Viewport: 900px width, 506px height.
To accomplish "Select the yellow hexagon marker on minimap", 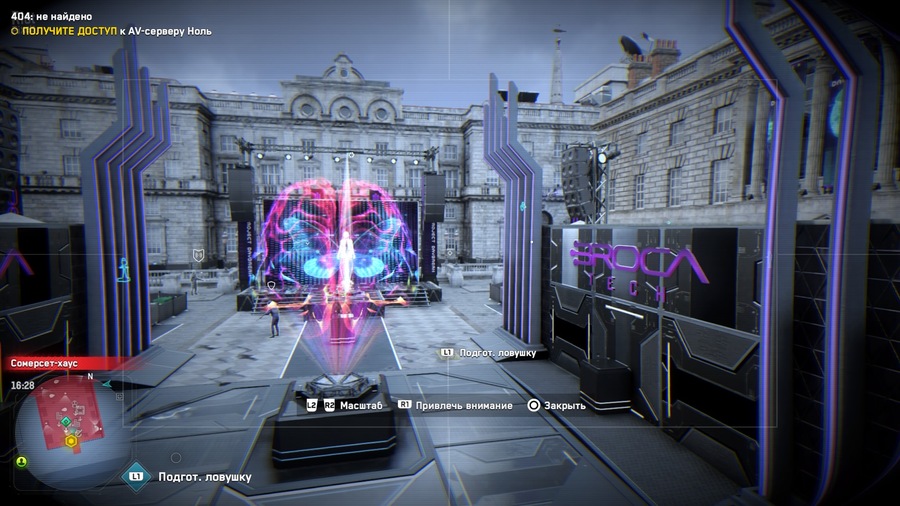I will pos(70,440).
